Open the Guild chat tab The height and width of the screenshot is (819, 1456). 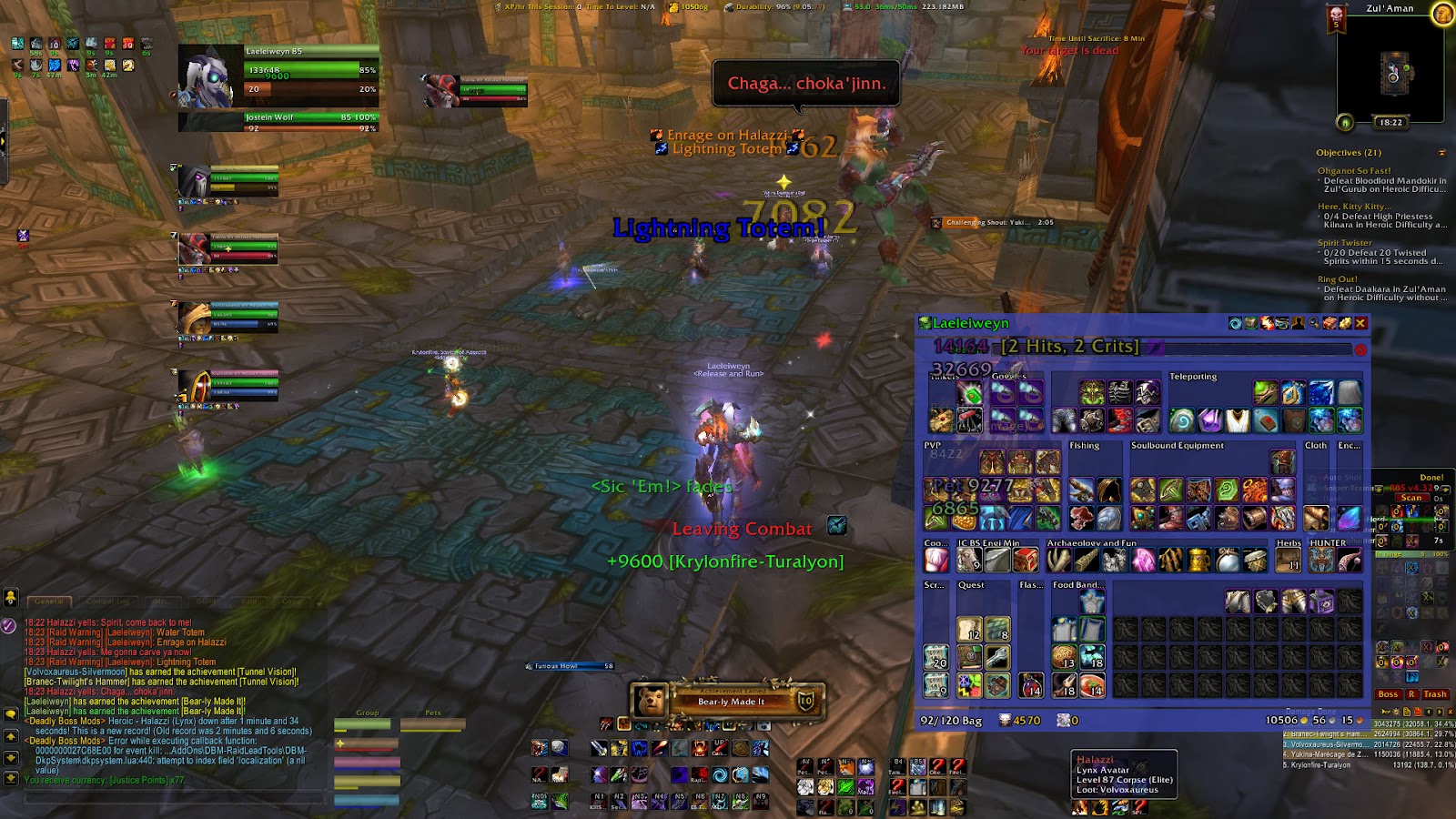pyautogui.click(x=206, y=600)
